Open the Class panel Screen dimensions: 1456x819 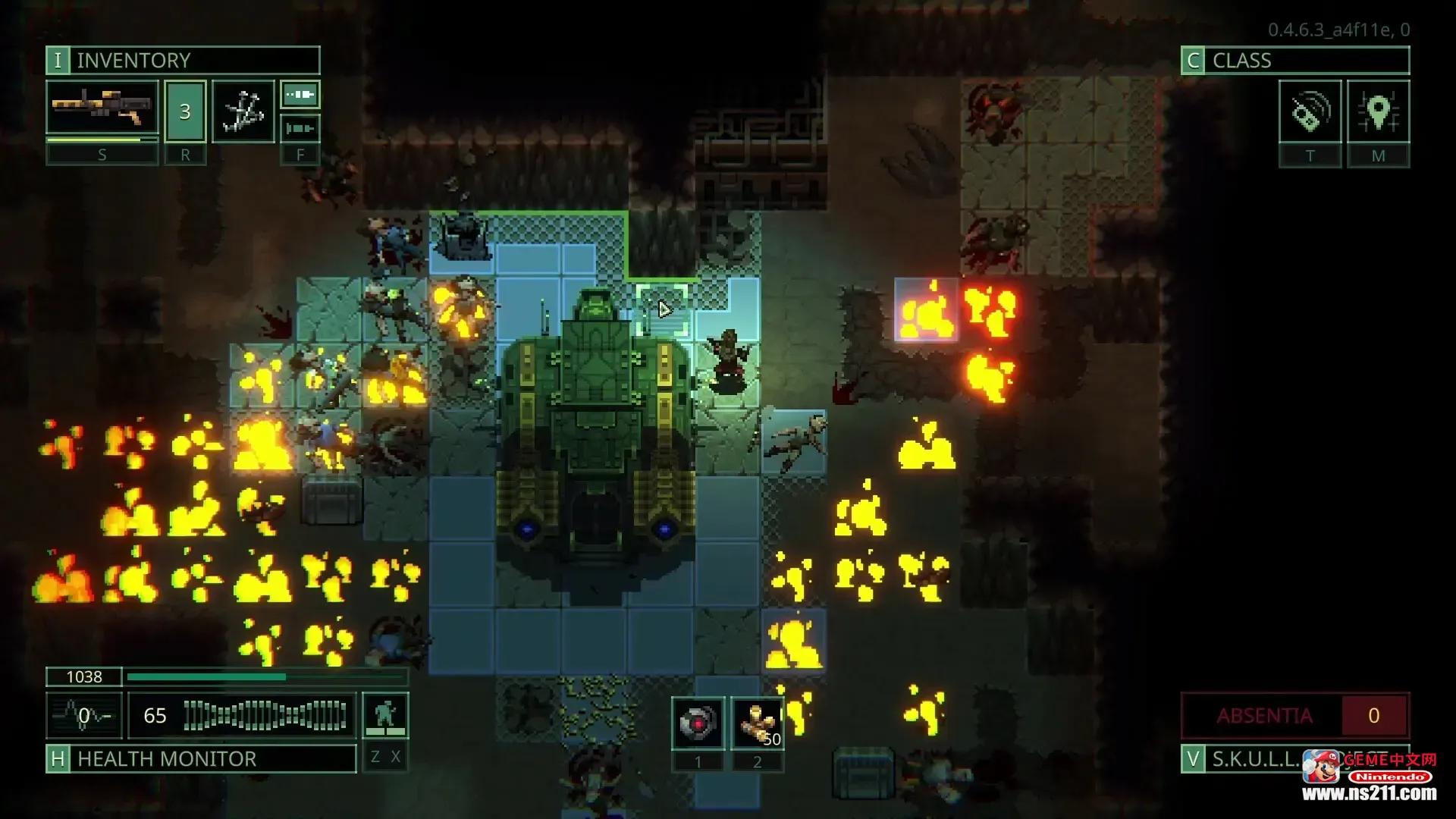(x=1294, y=60)
